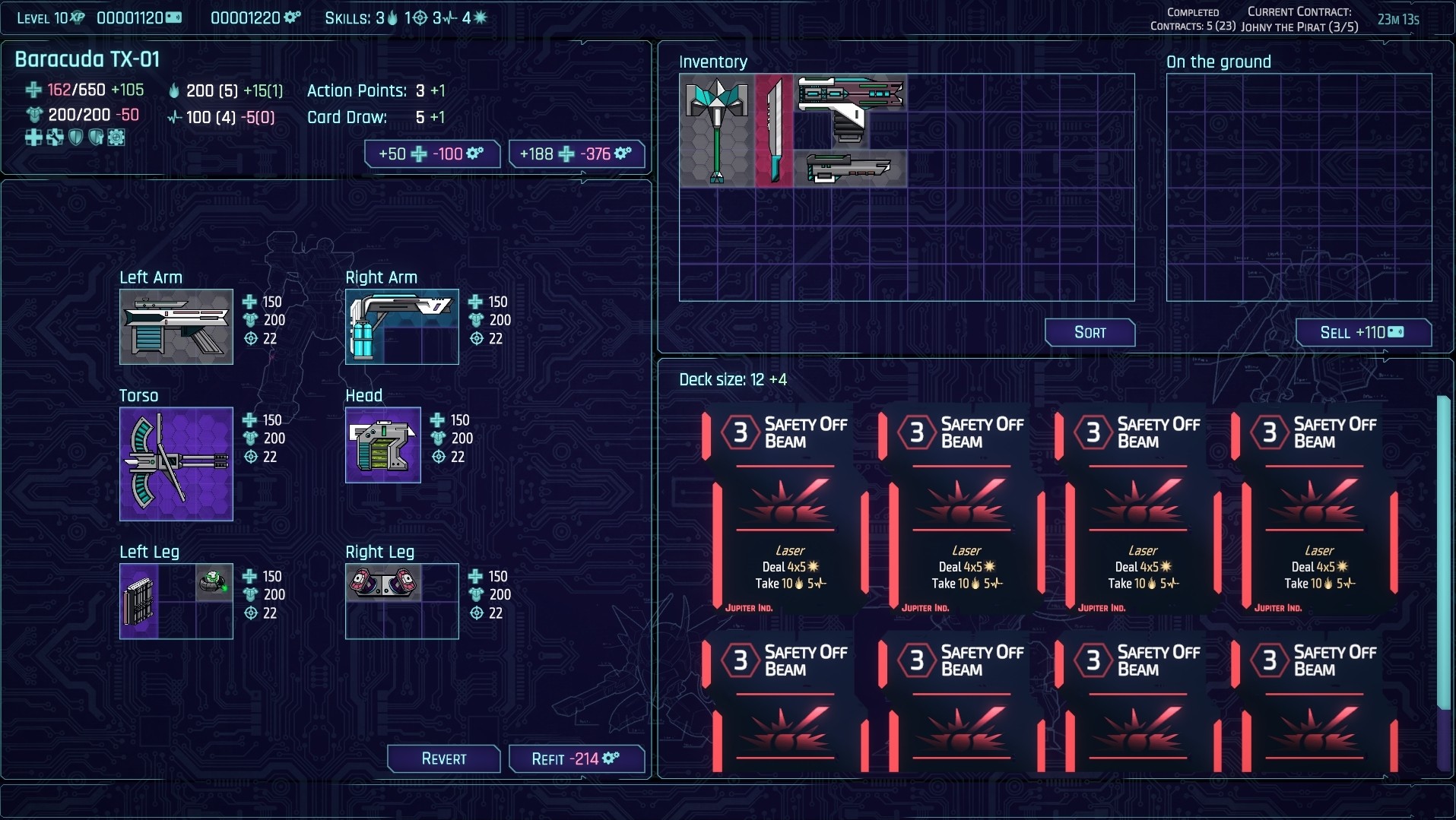Image resolution: width=1456 pixels, height=820 pixels.
Task: Click the fire skill icon in the top bar
Action: click(x=392, y=17)
